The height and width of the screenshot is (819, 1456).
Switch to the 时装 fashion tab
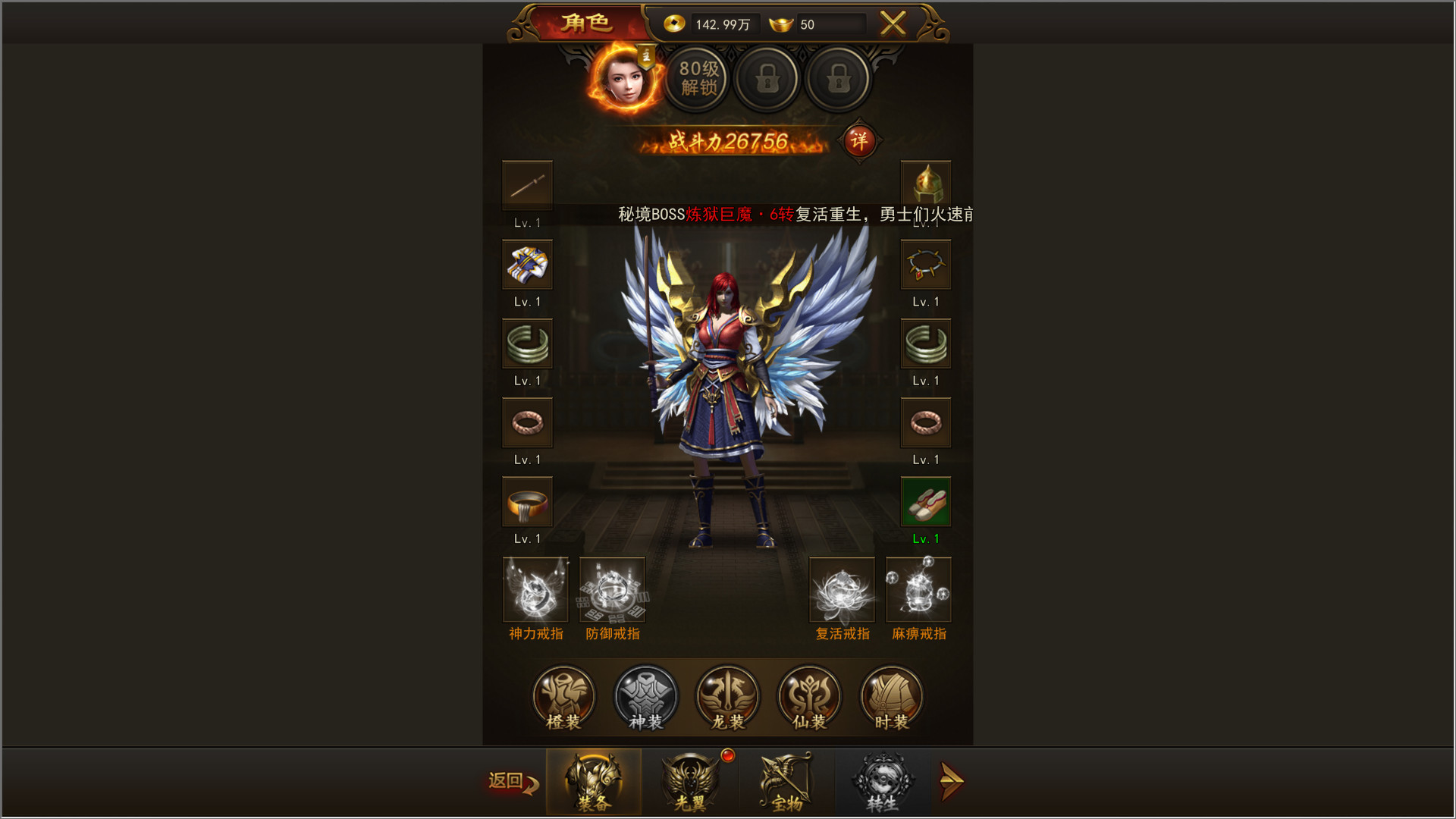(891, 698)
